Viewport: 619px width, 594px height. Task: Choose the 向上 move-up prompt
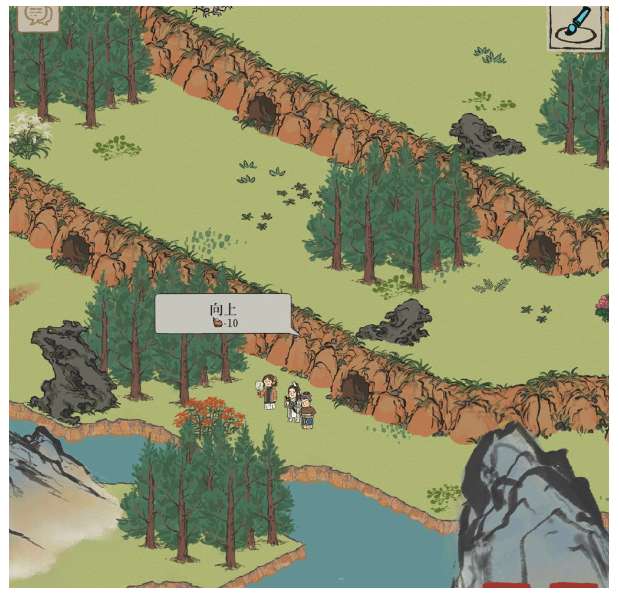coord(223,314)
